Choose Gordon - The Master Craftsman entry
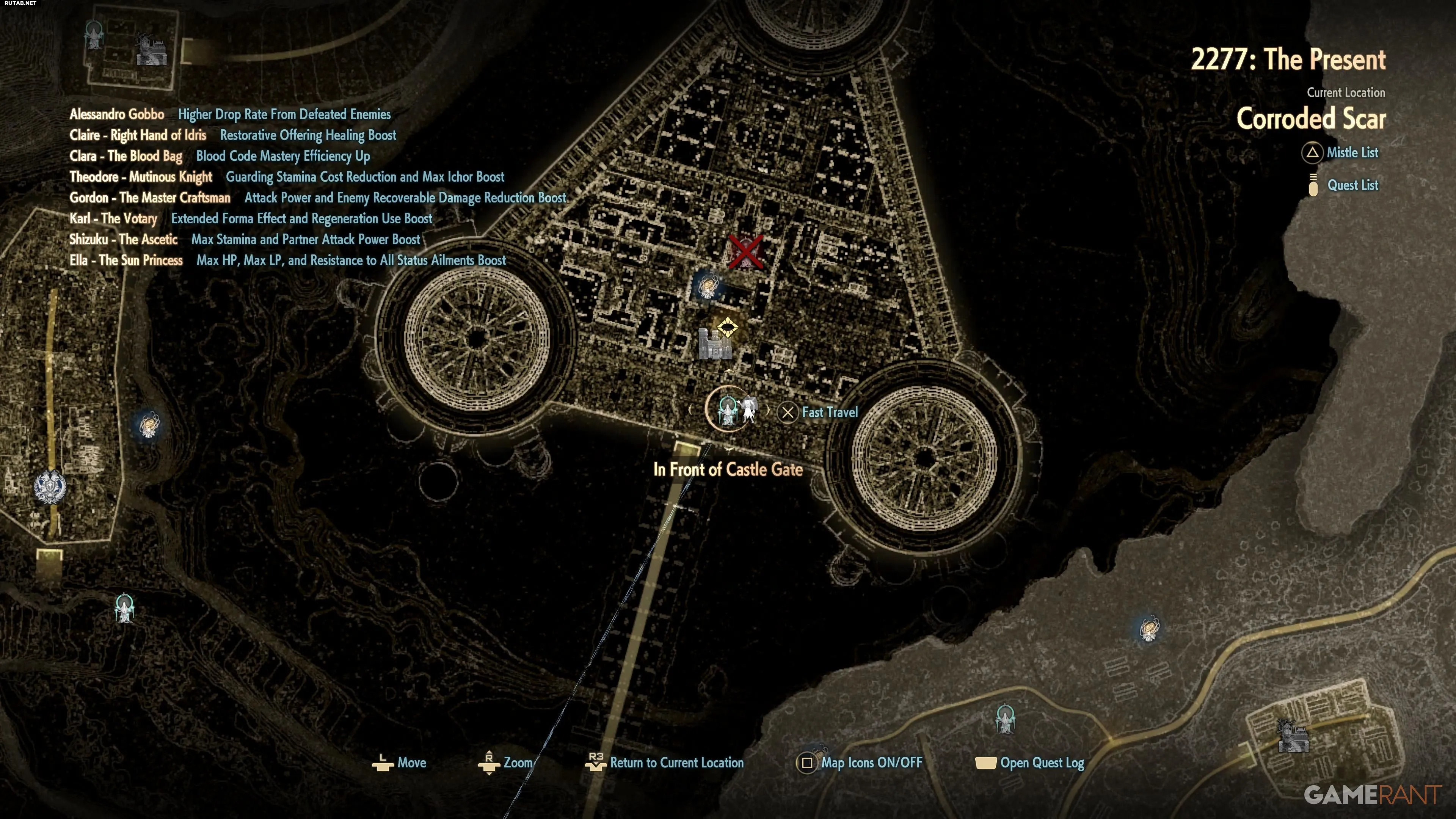Screen dimensions: 1456x819 pos(150,198)
